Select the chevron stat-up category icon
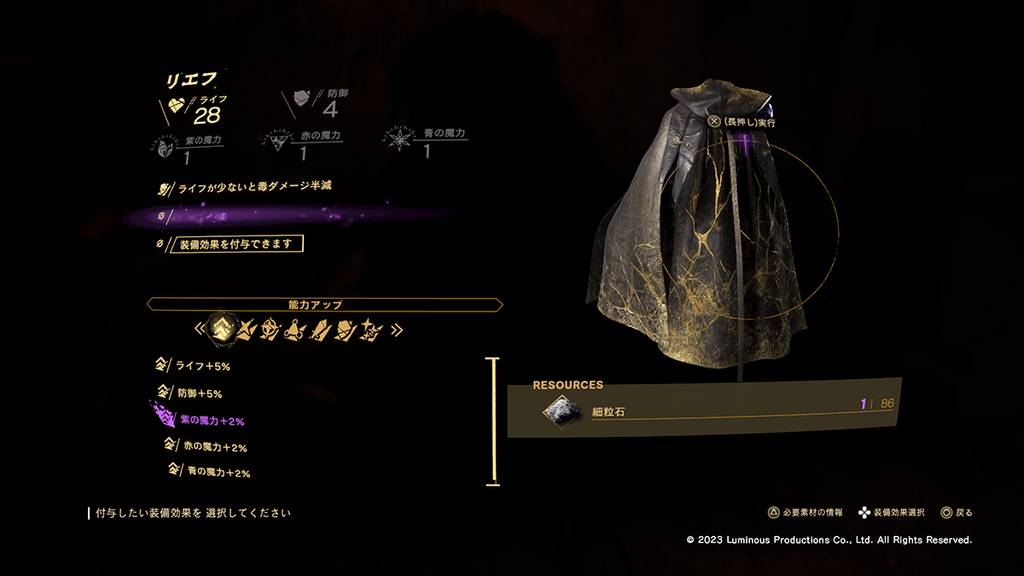Viewport: 1024px width, 576px height. pyautogui.click(x=220, y=328)
